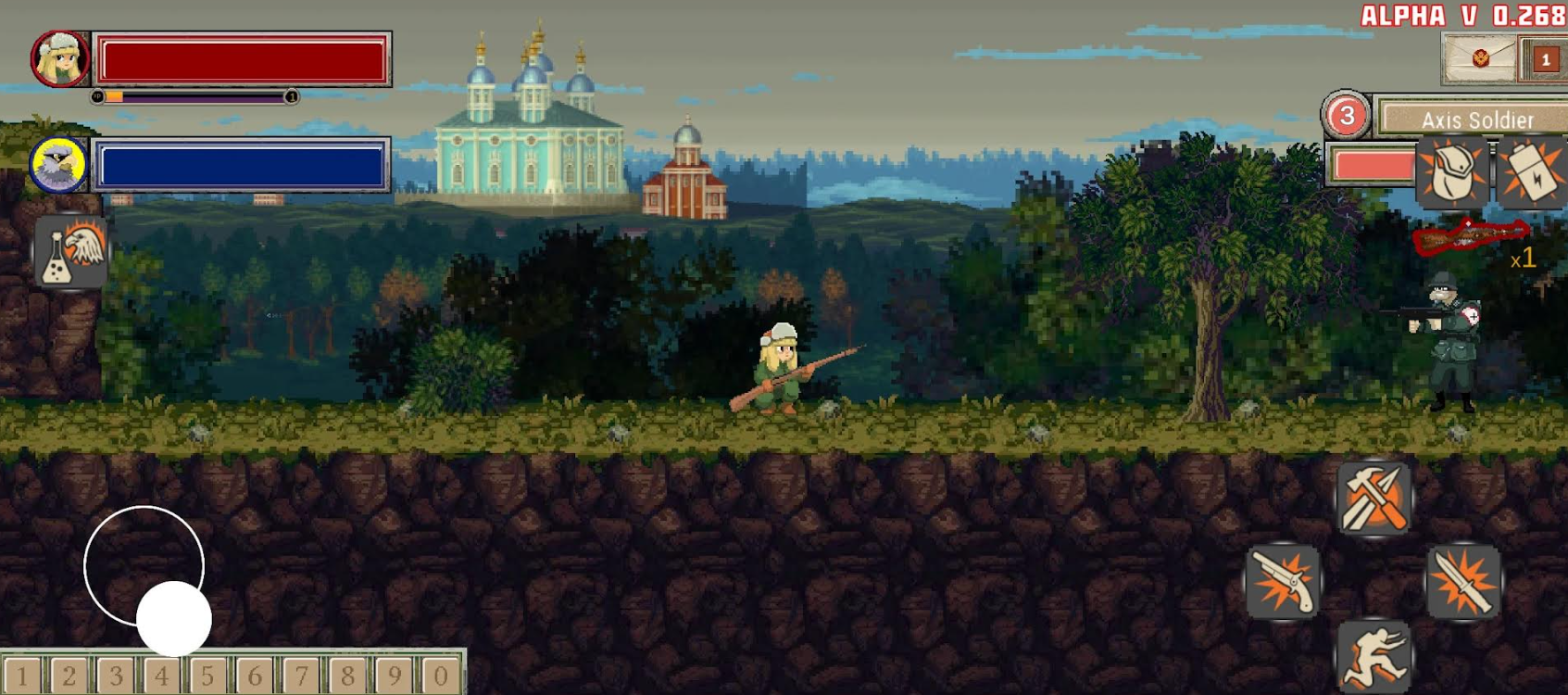Tap the glowing satchel drop icon
Viewport: 1568px width, 695px height.
(x=1450, y=171)
